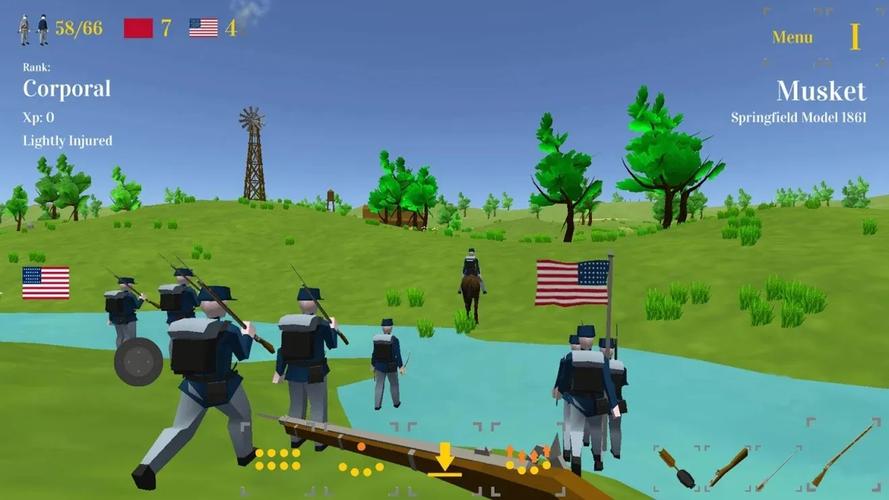Select the dart-shaped grenade weapon icon
The image size is (889, 500).
tap(678, 467)
